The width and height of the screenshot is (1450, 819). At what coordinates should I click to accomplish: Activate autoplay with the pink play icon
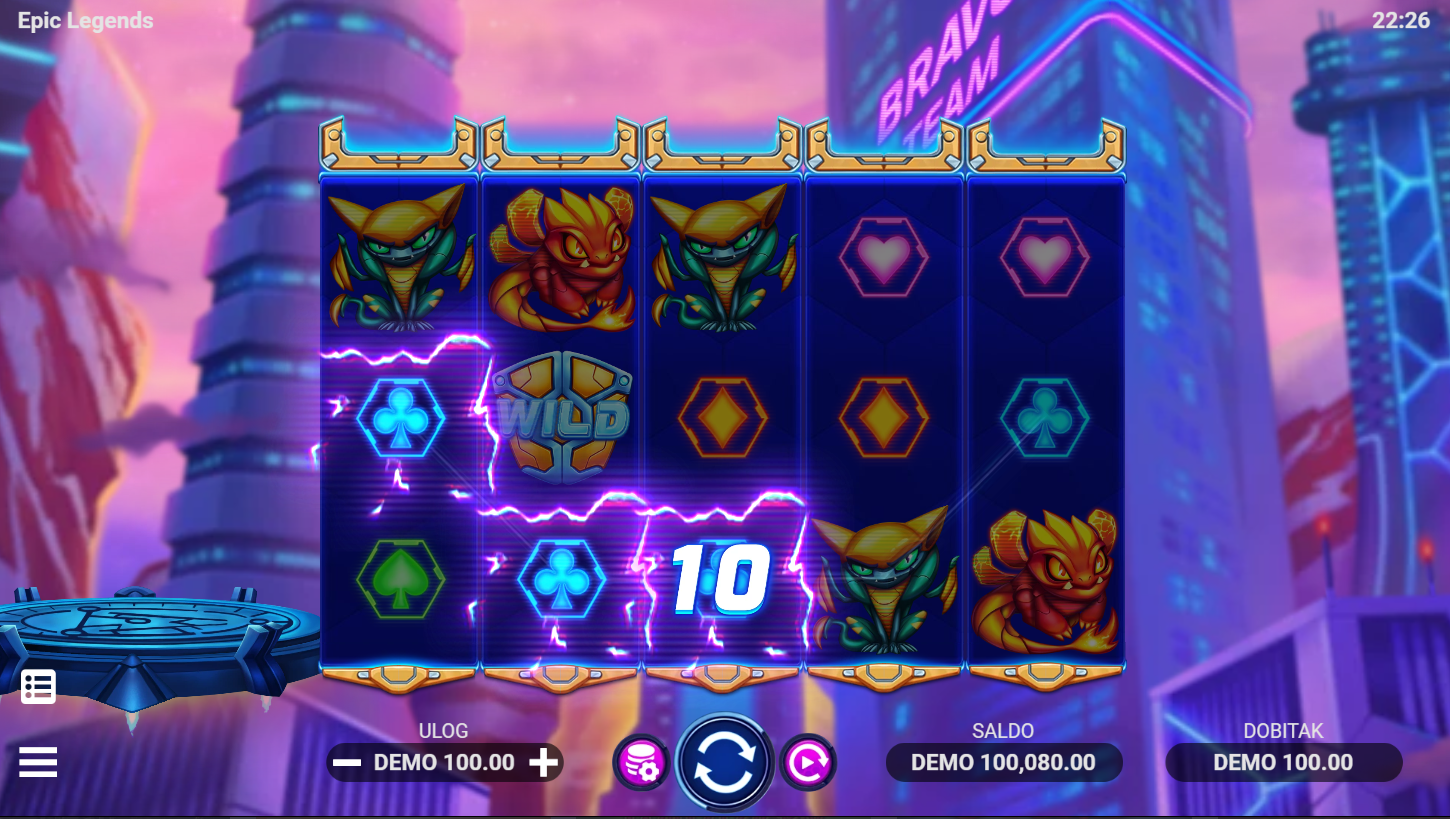click(807, 763)
